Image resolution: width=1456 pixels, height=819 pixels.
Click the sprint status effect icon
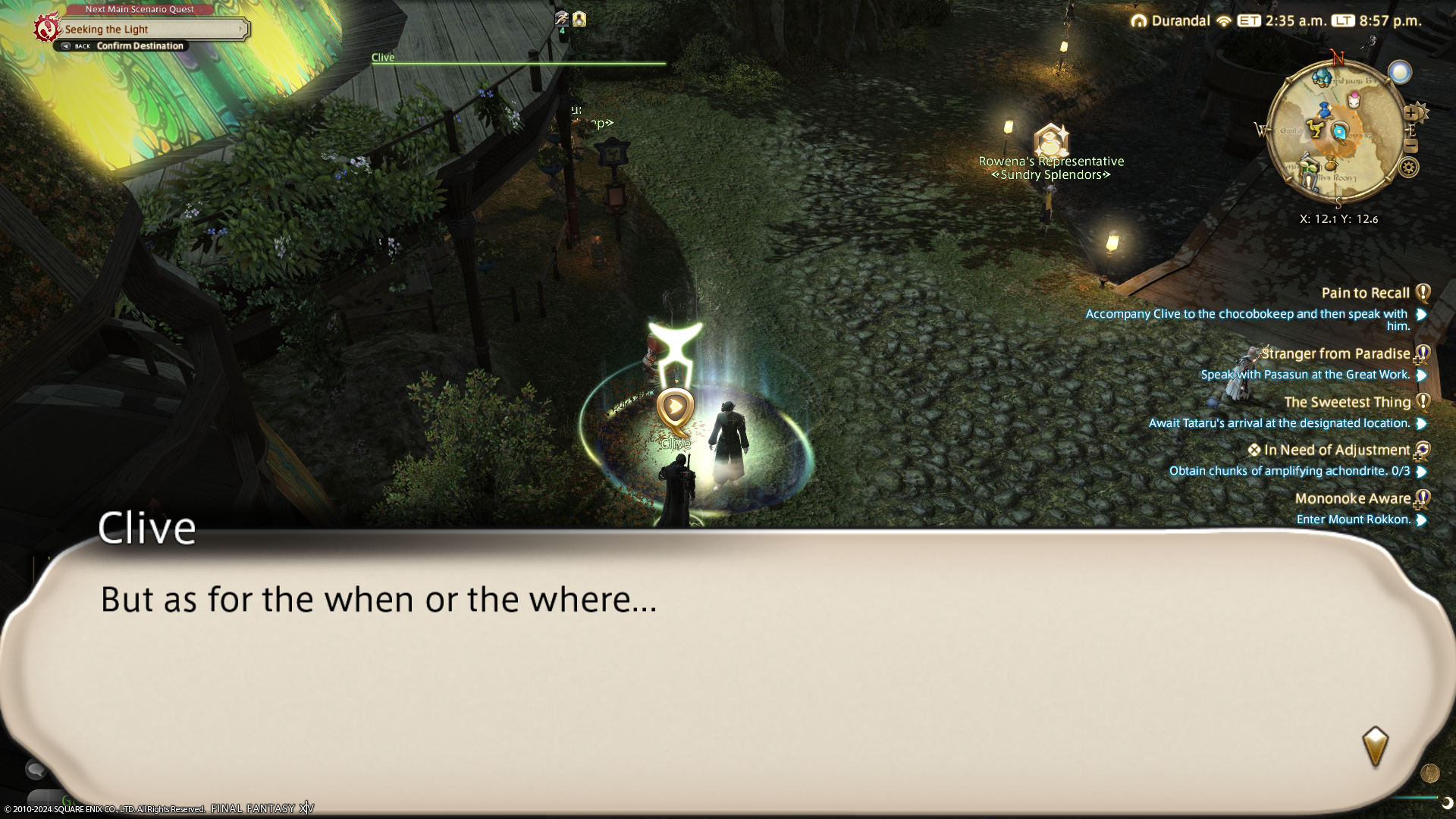coord(562,19)
